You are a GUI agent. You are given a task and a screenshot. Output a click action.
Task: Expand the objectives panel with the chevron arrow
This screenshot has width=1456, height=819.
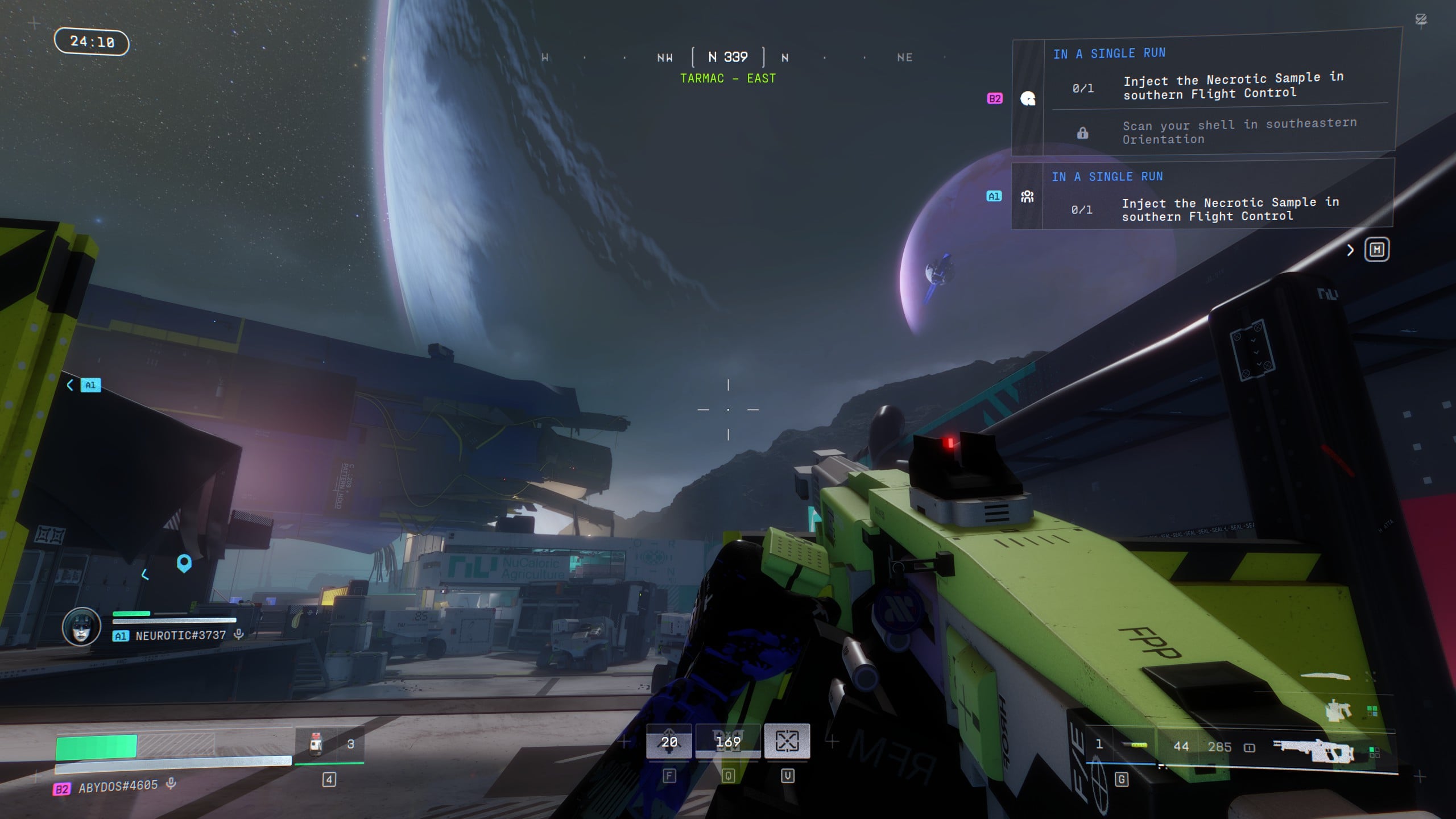click(1350, 250)
